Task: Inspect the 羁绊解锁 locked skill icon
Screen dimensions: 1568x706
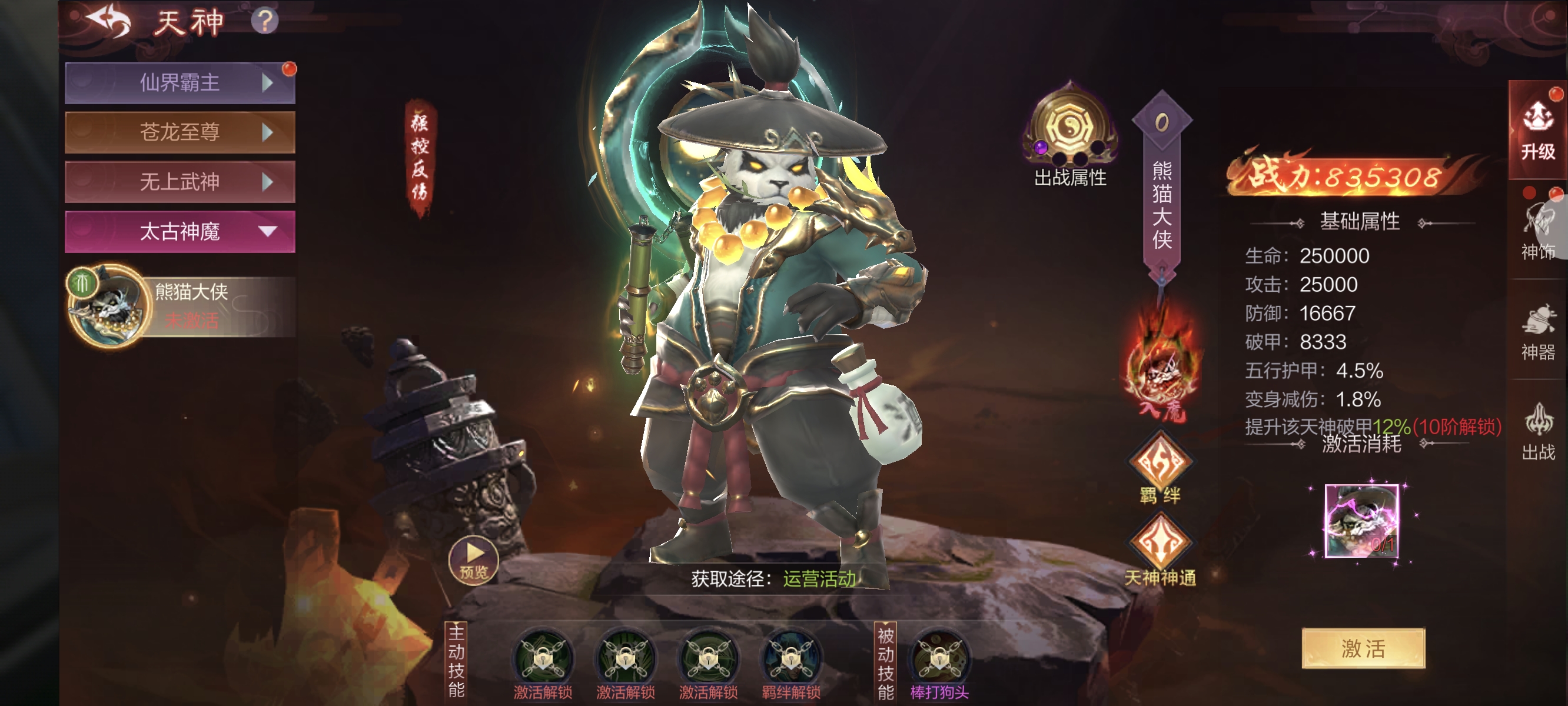Action: coord(790,658)
